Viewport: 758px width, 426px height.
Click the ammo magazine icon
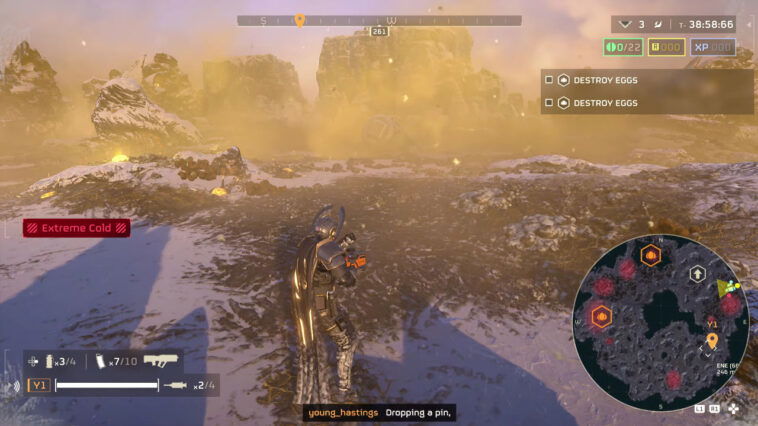pyautogui.click(x=102, y=361)
